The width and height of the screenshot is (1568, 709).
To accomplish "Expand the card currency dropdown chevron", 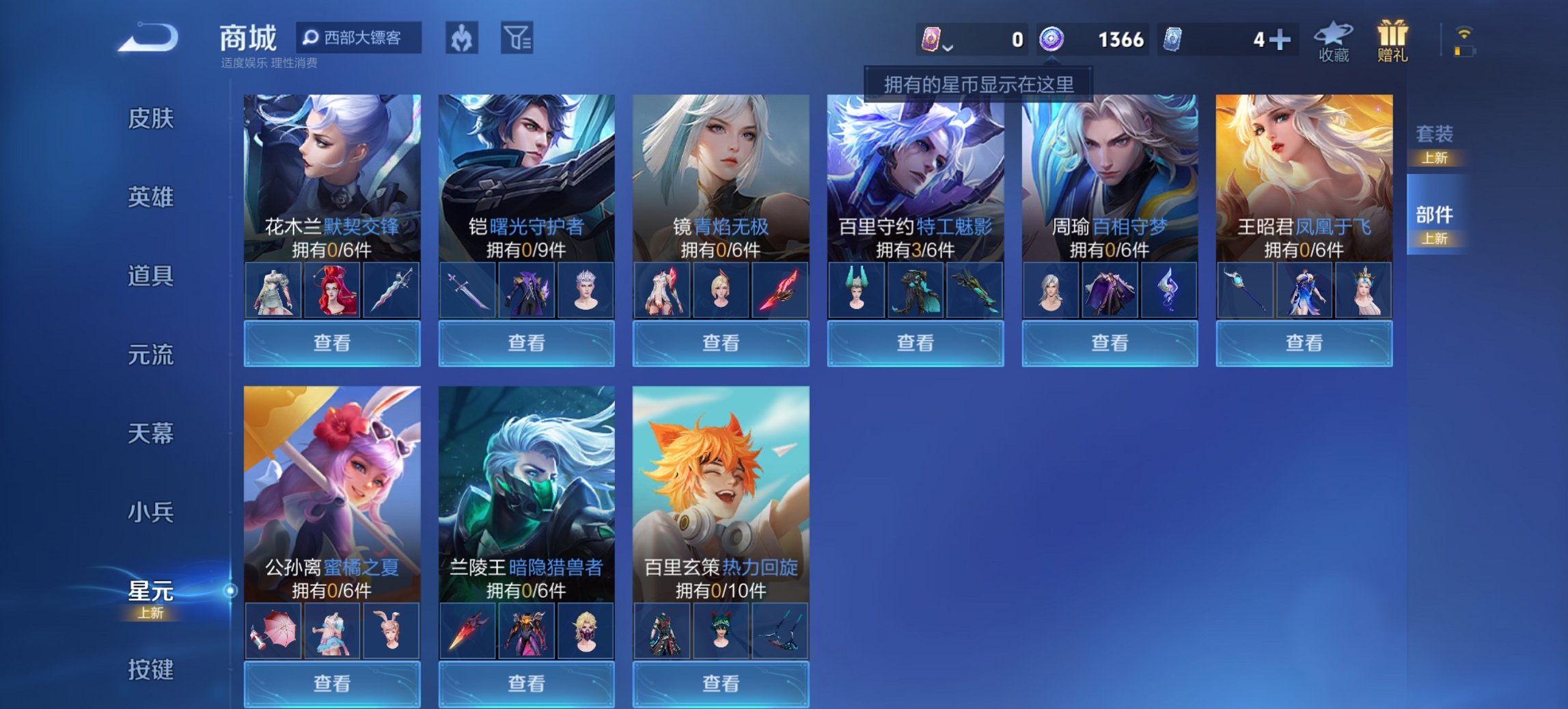I will tap(948, 48).
